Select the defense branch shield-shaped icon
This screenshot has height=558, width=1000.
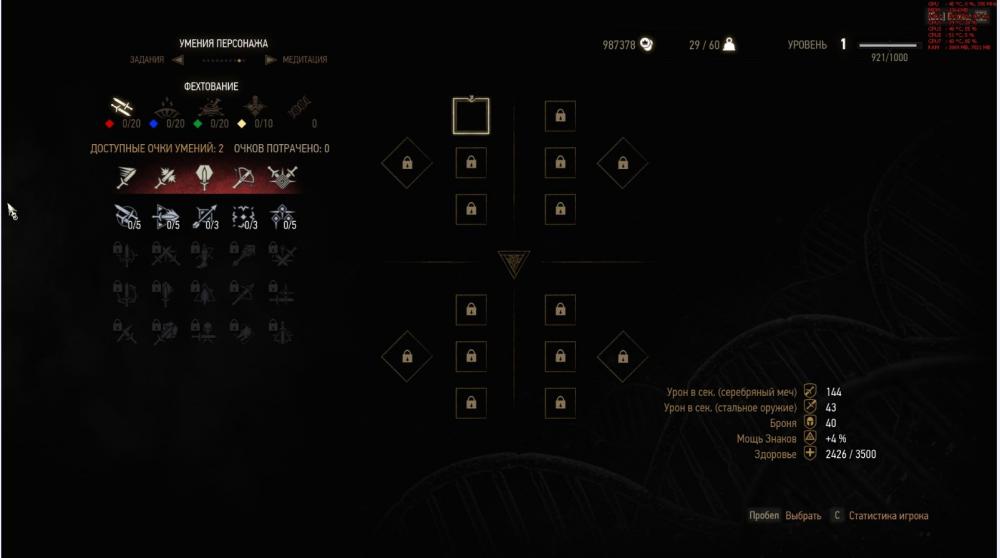click(202, 178)
